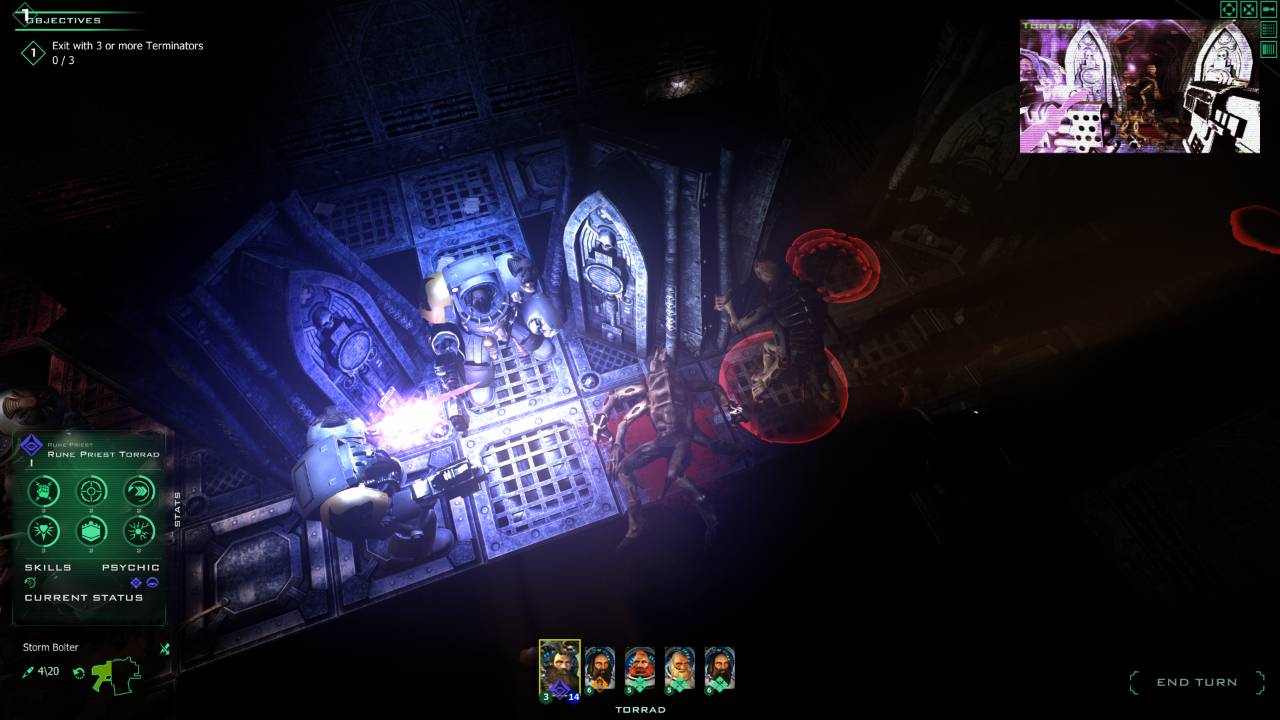Image resolution: width=1280 pixels, height=720 pixels.
Task: Click the Storm Bolter weapon icon
Action: [x=115, y=674]
